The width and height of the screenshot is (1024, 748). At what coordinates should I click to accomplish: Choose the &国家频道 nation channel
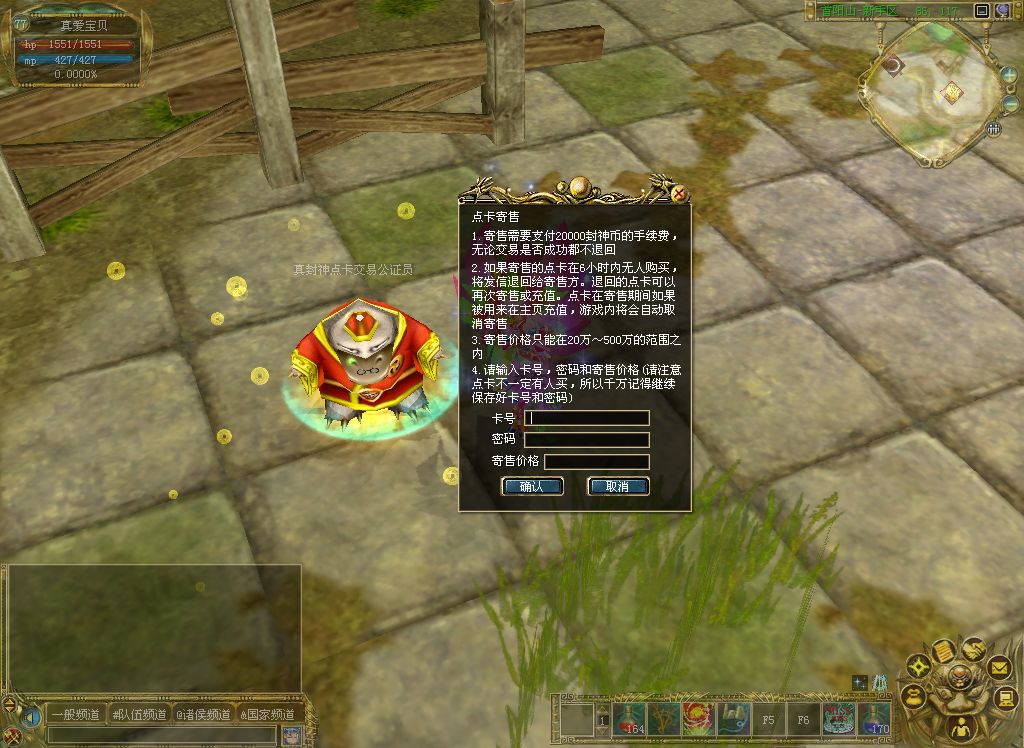(x=268, y=714)
